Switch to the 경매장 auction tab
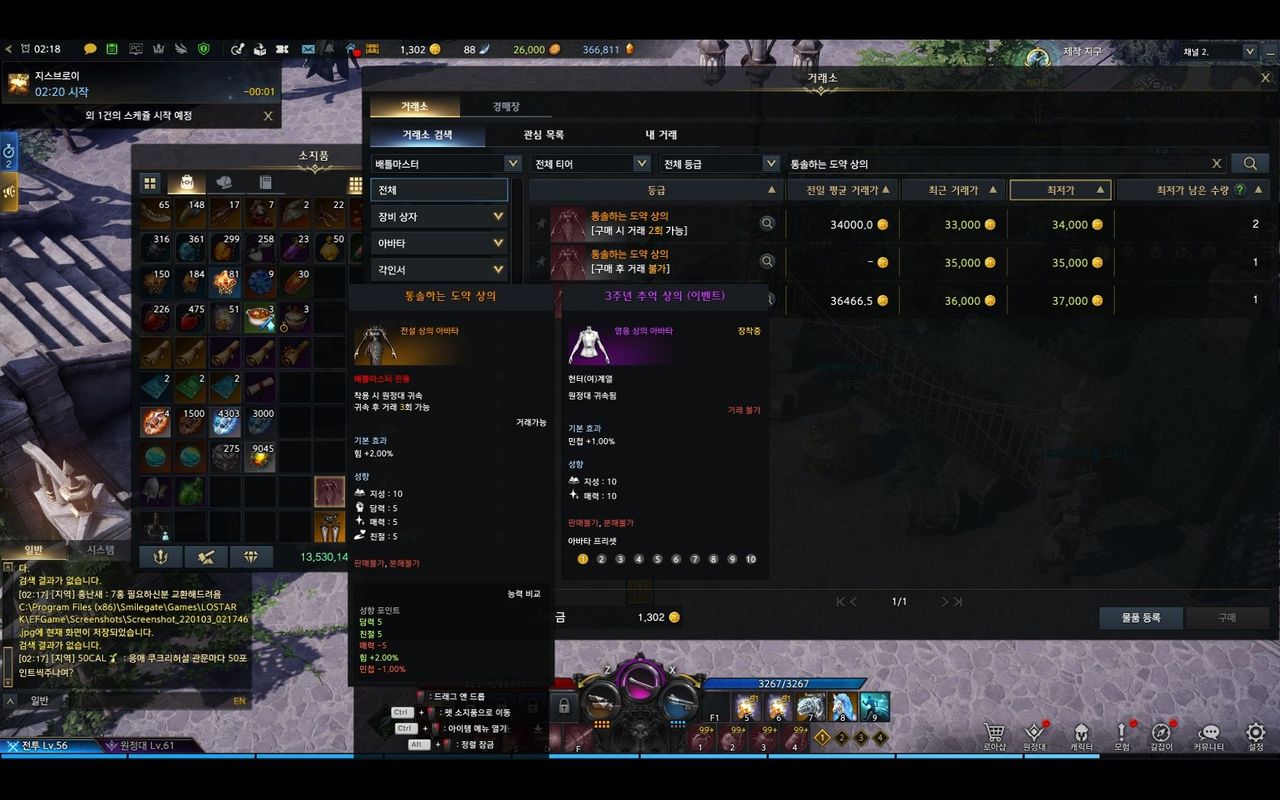1280x800 pixels. 505,107
